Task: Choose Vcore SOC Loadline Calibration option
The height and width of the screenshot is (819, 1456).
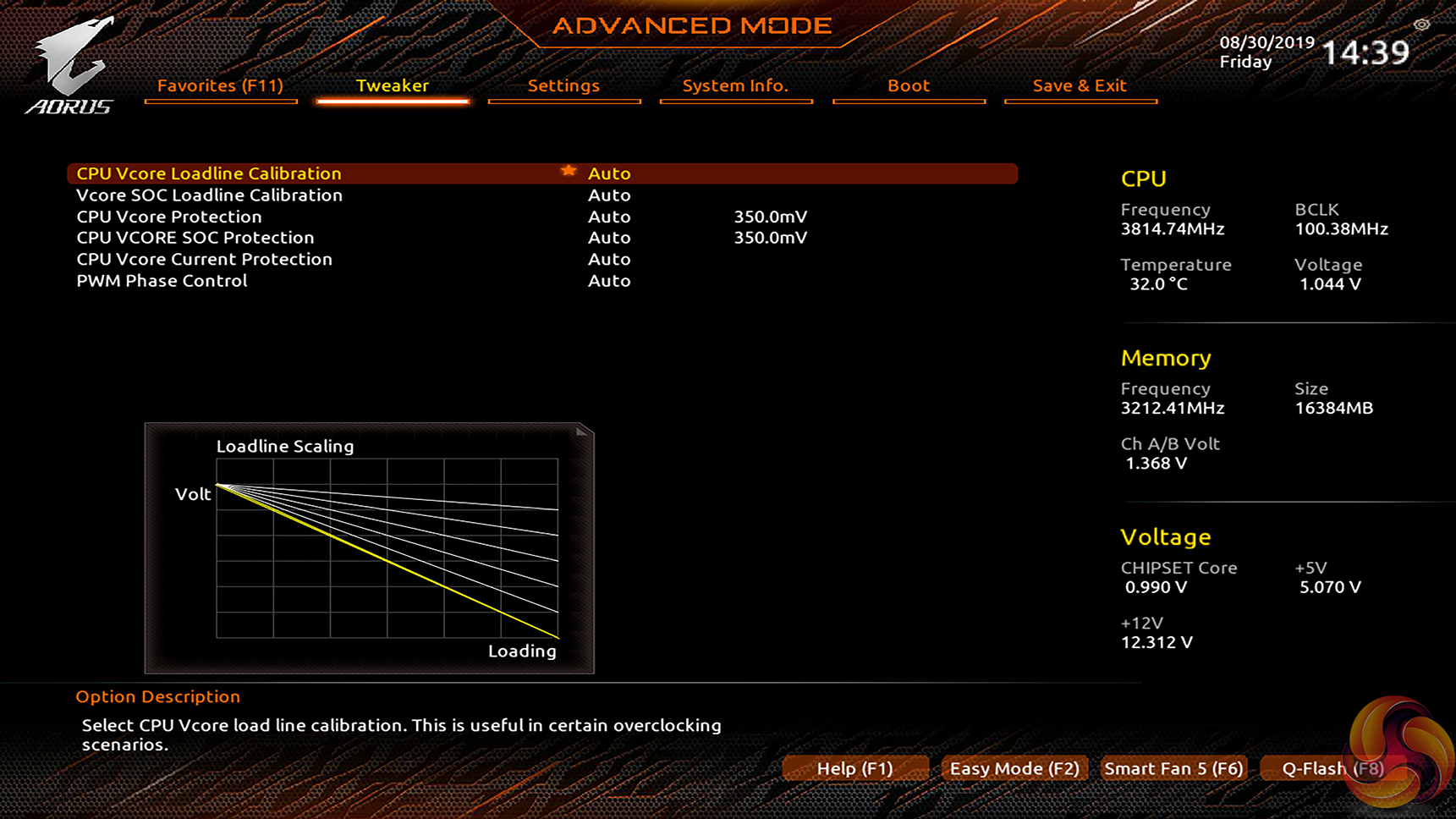Action: [209, 195]
